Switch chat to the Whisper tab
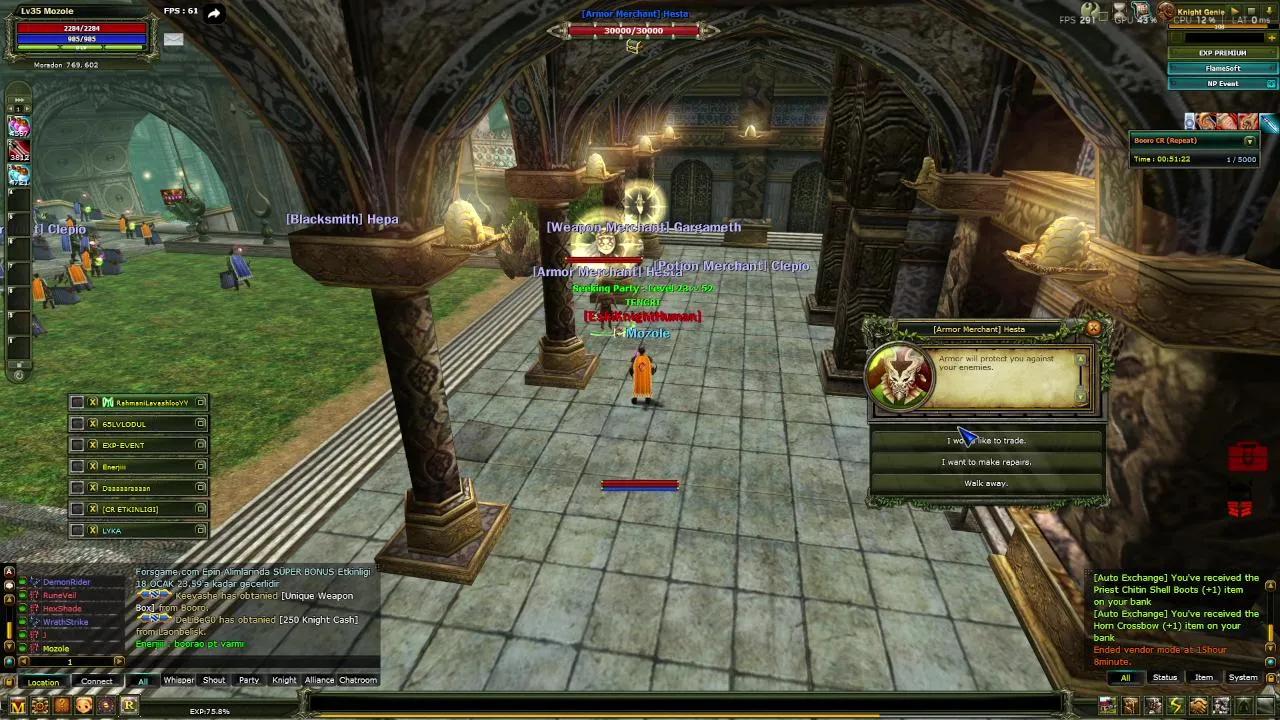Viewport: 1280px width, 720px height. click(x=179, y=680)
